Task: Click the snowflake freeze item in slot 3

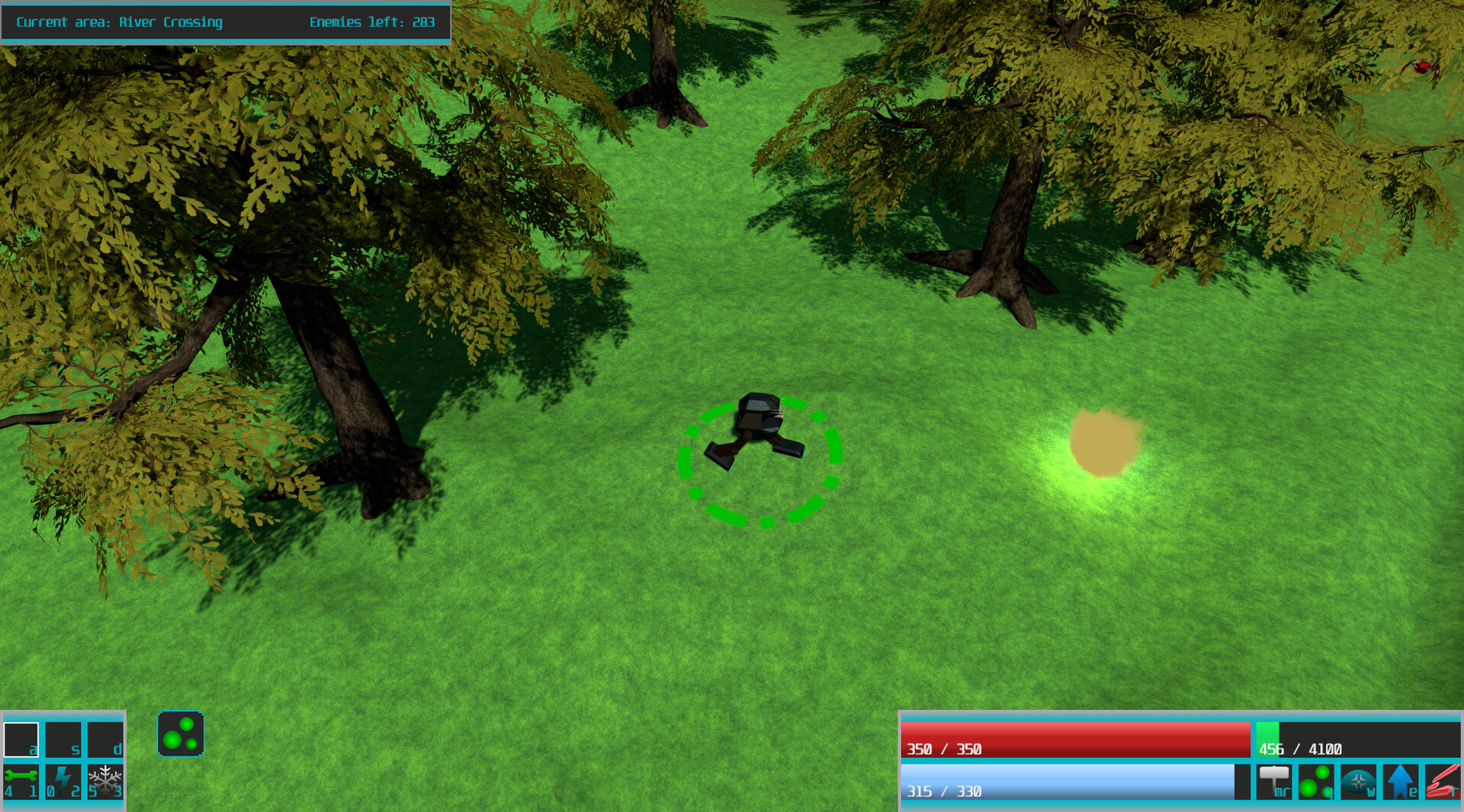Action: [107, 782]
